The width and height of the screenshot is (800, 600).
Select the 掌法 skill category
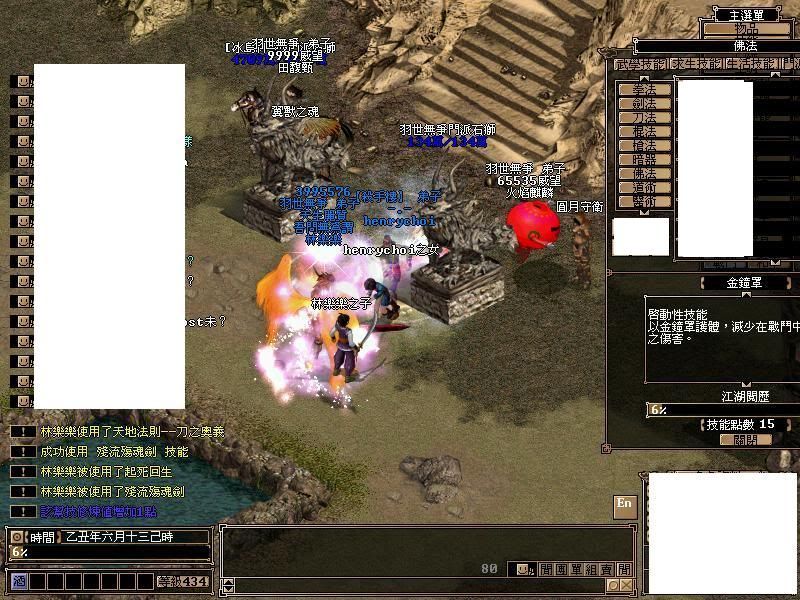(645, 89)
